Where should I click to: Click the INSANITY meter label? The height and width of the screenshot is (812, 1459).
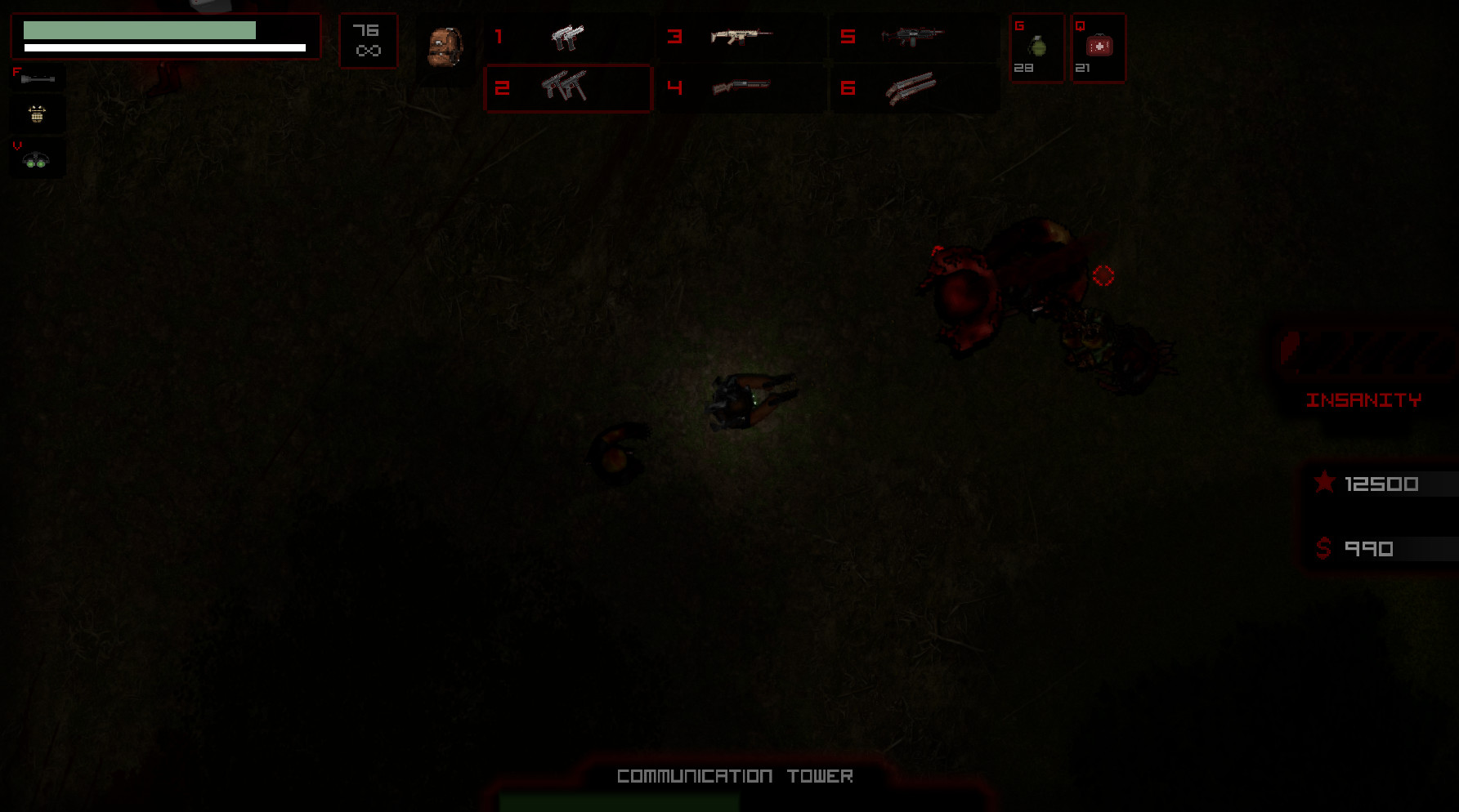1367,399
